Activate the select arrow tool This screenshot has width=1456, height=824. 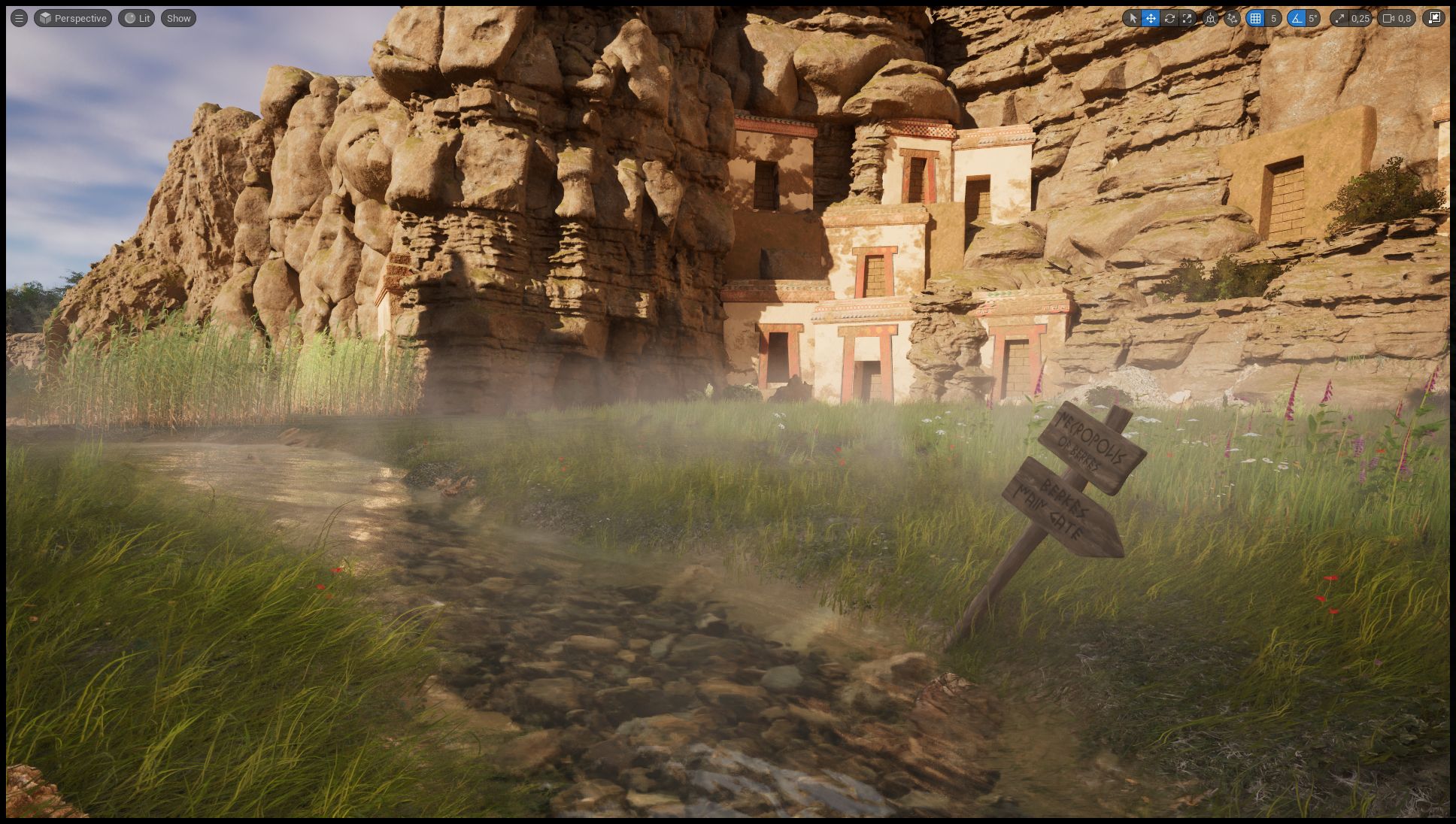[x=1133, y=18]
